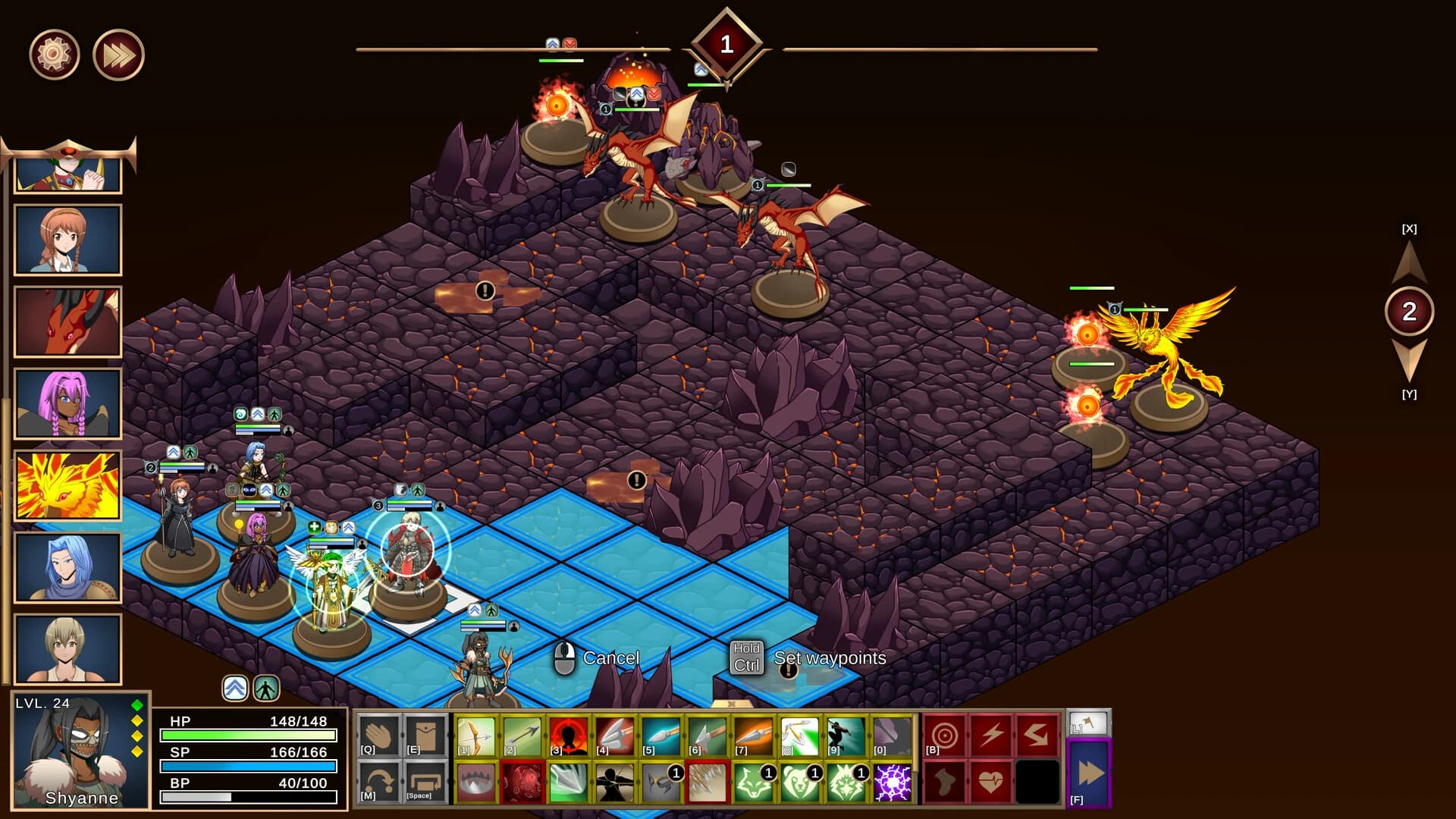Click the fast-forward speed icon top-left
Screen dimensions: 1456x819
pyautogui.click(x=116, y=53)
